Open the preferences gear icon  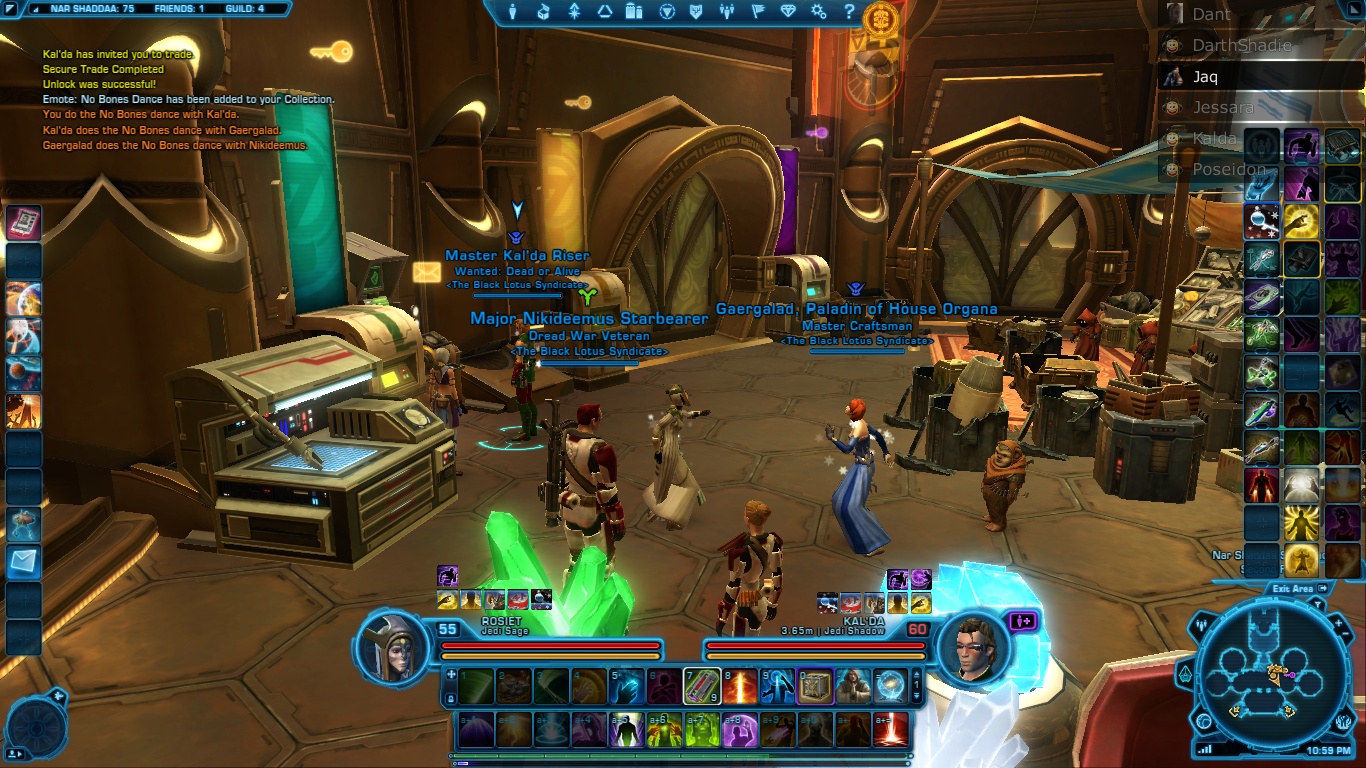(819, 12)
